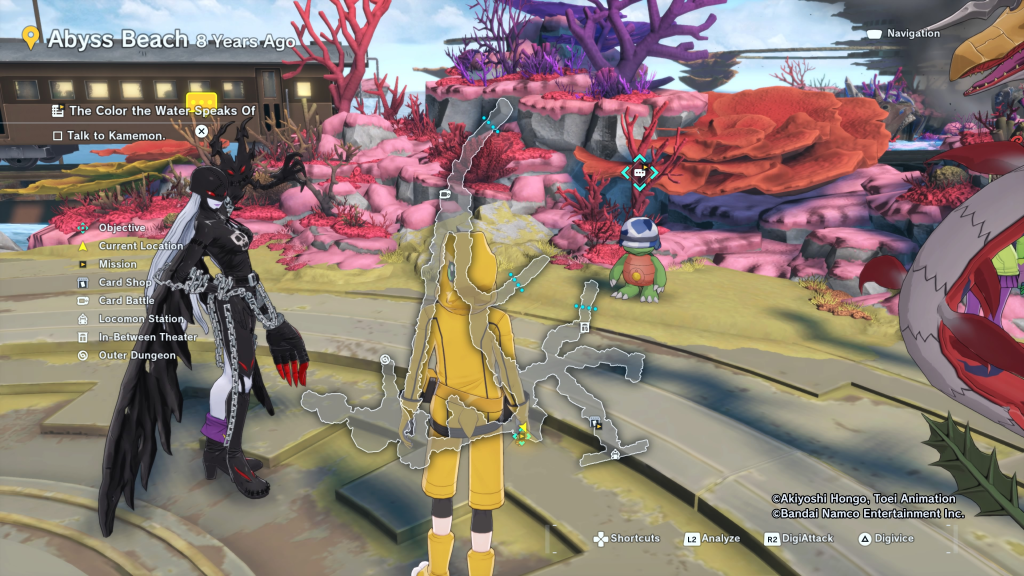
Task: Open the quest 'The Color the Water Speaks Of'
Action: click(154, 111)
